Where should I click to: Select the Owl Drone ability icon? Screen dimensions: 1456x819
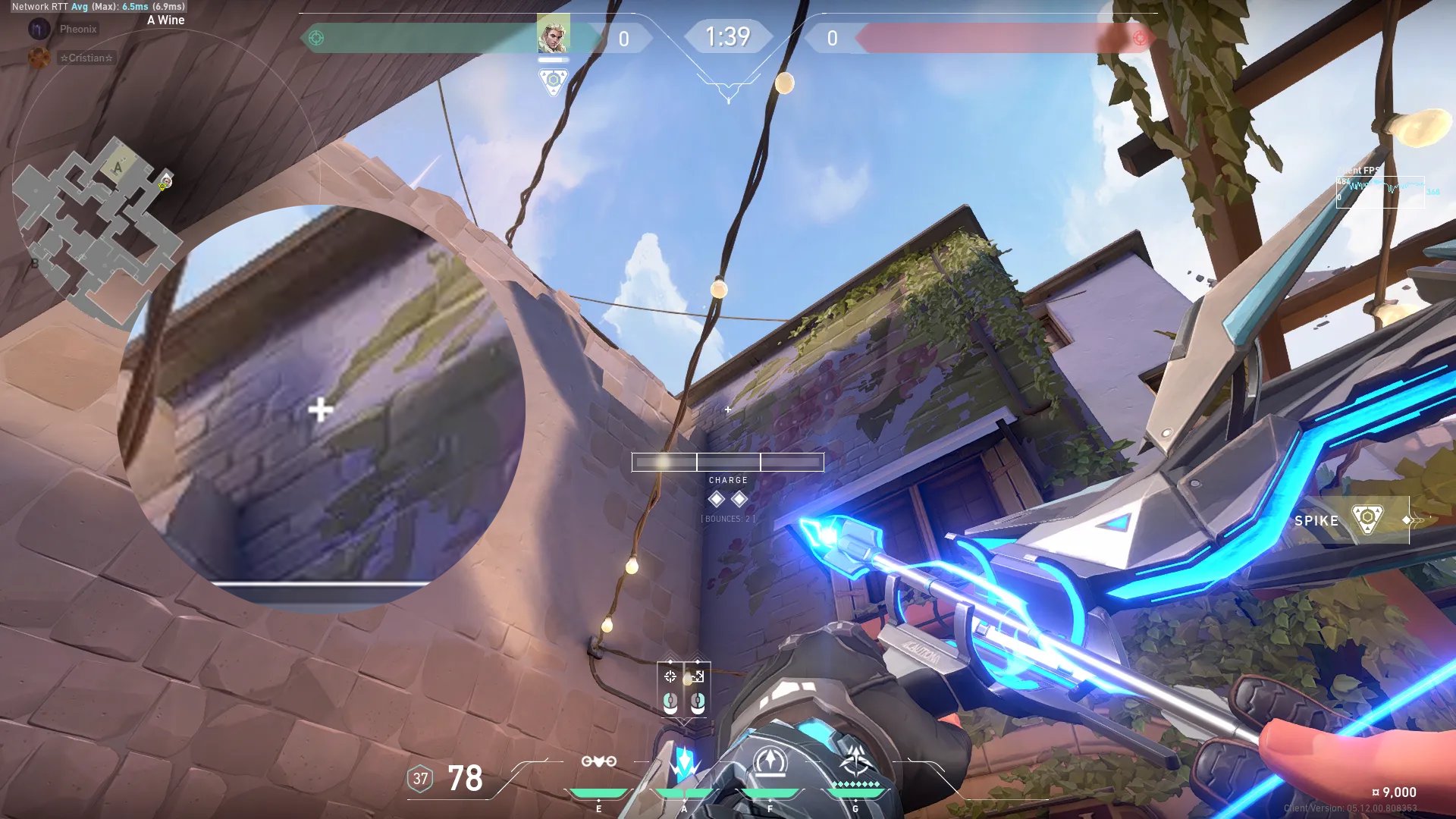coord(598,762)
